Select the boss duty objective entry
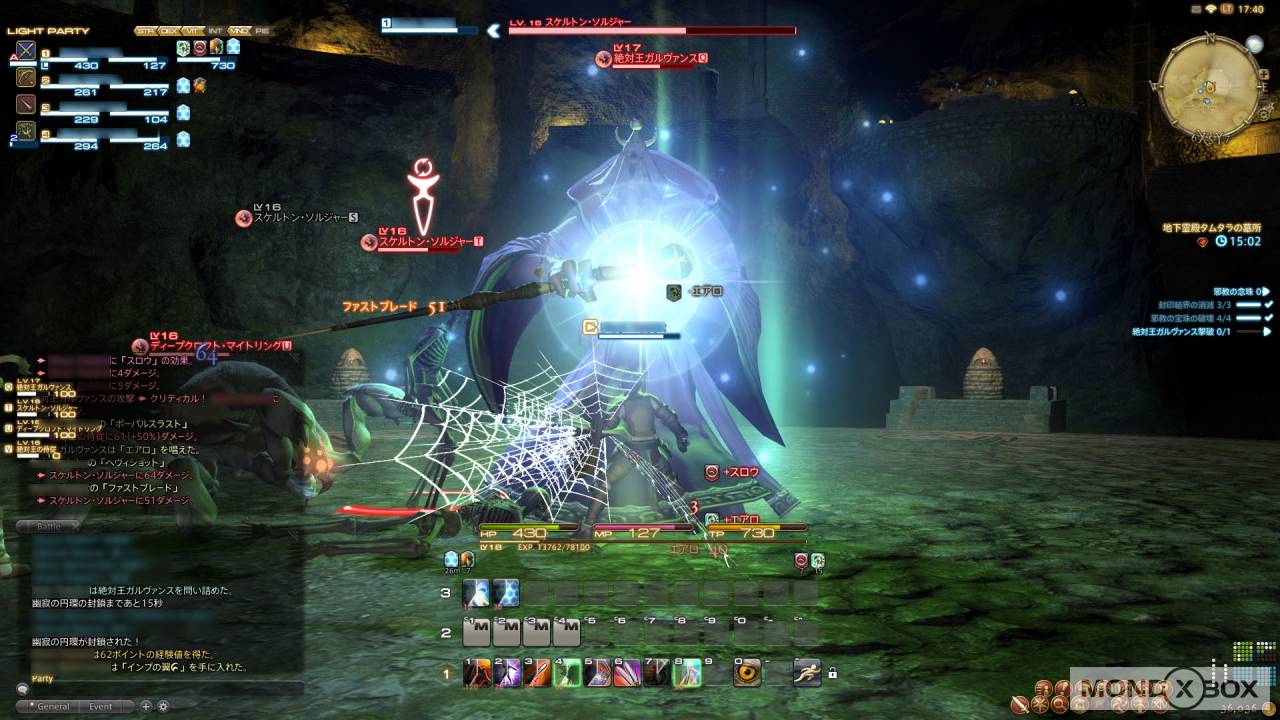This screenshot has width=1280, height=720. (1195, 331)
